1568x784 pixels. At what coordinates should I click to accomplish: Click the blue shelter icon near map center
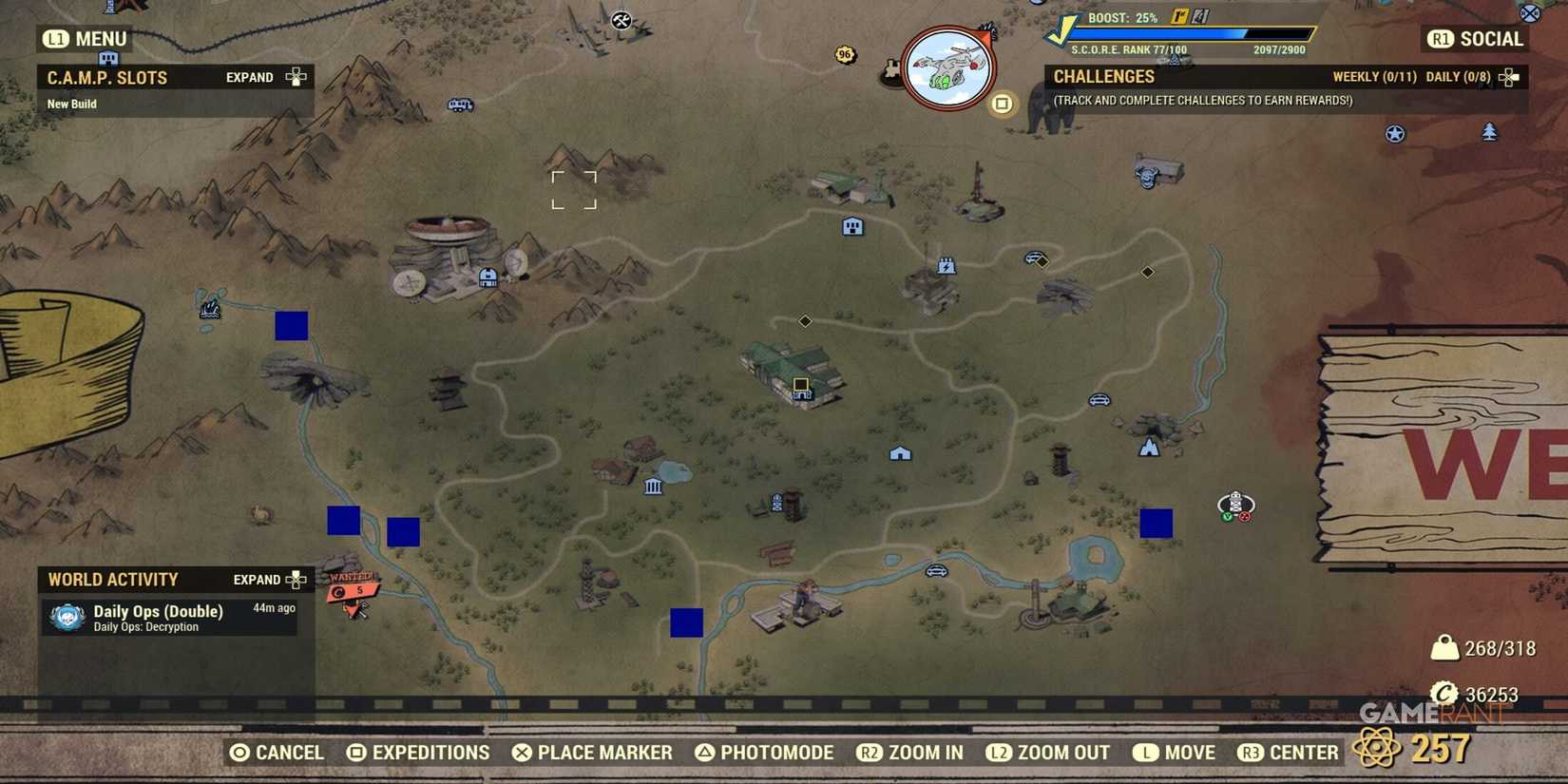901,454
